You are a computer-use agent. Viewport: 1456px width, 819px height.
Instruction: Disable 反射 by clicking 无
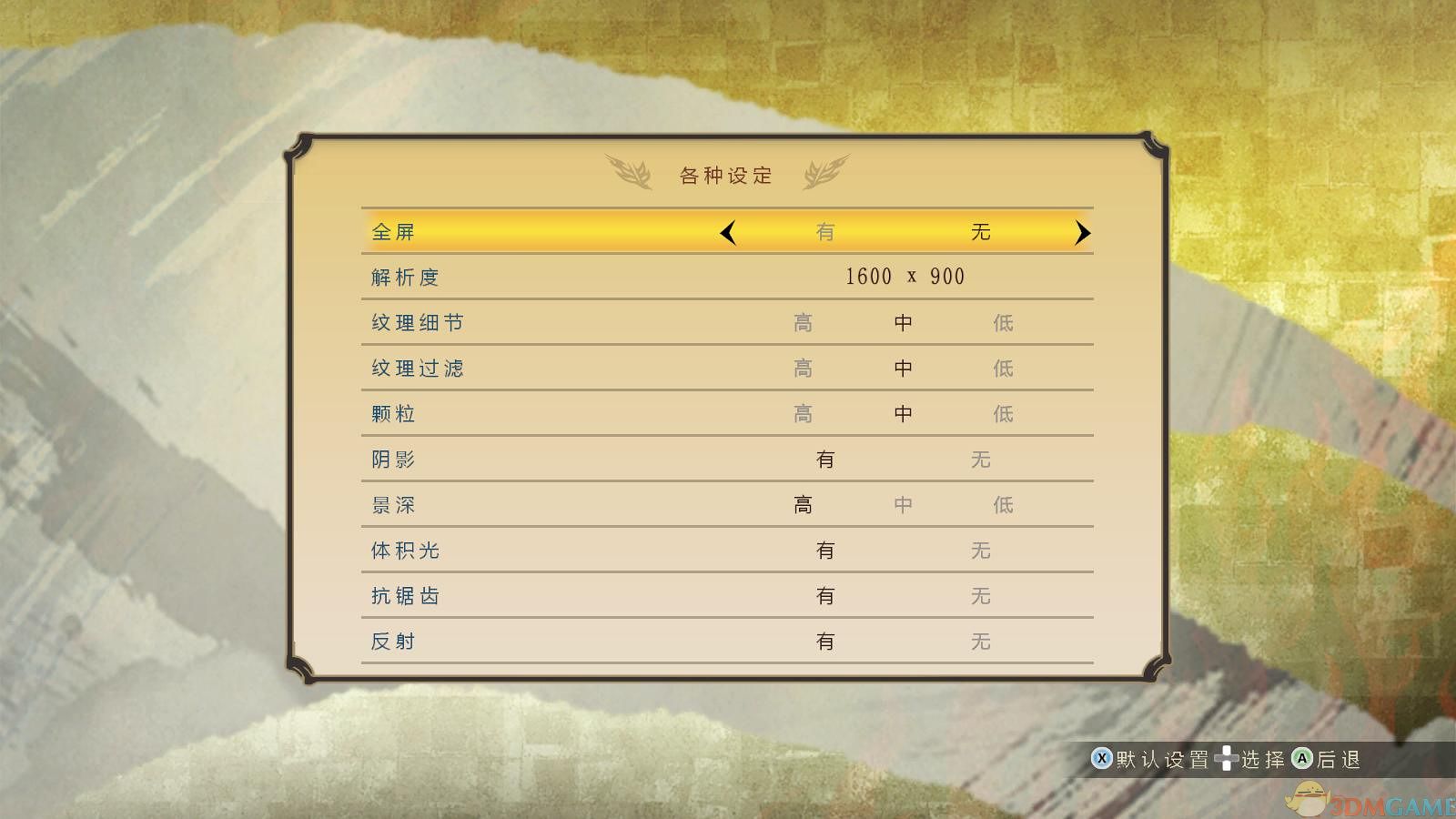pyautogui.click(x=980, y=641)
